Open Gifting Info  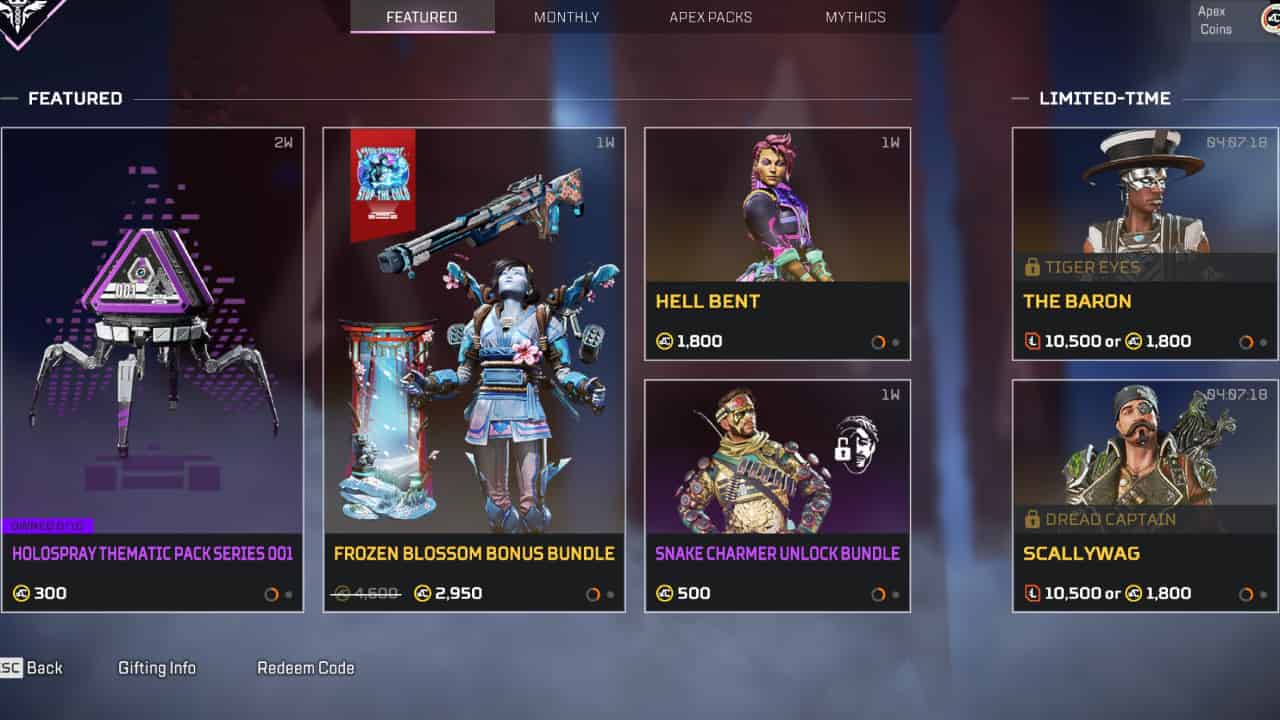[x=156, y=667]
